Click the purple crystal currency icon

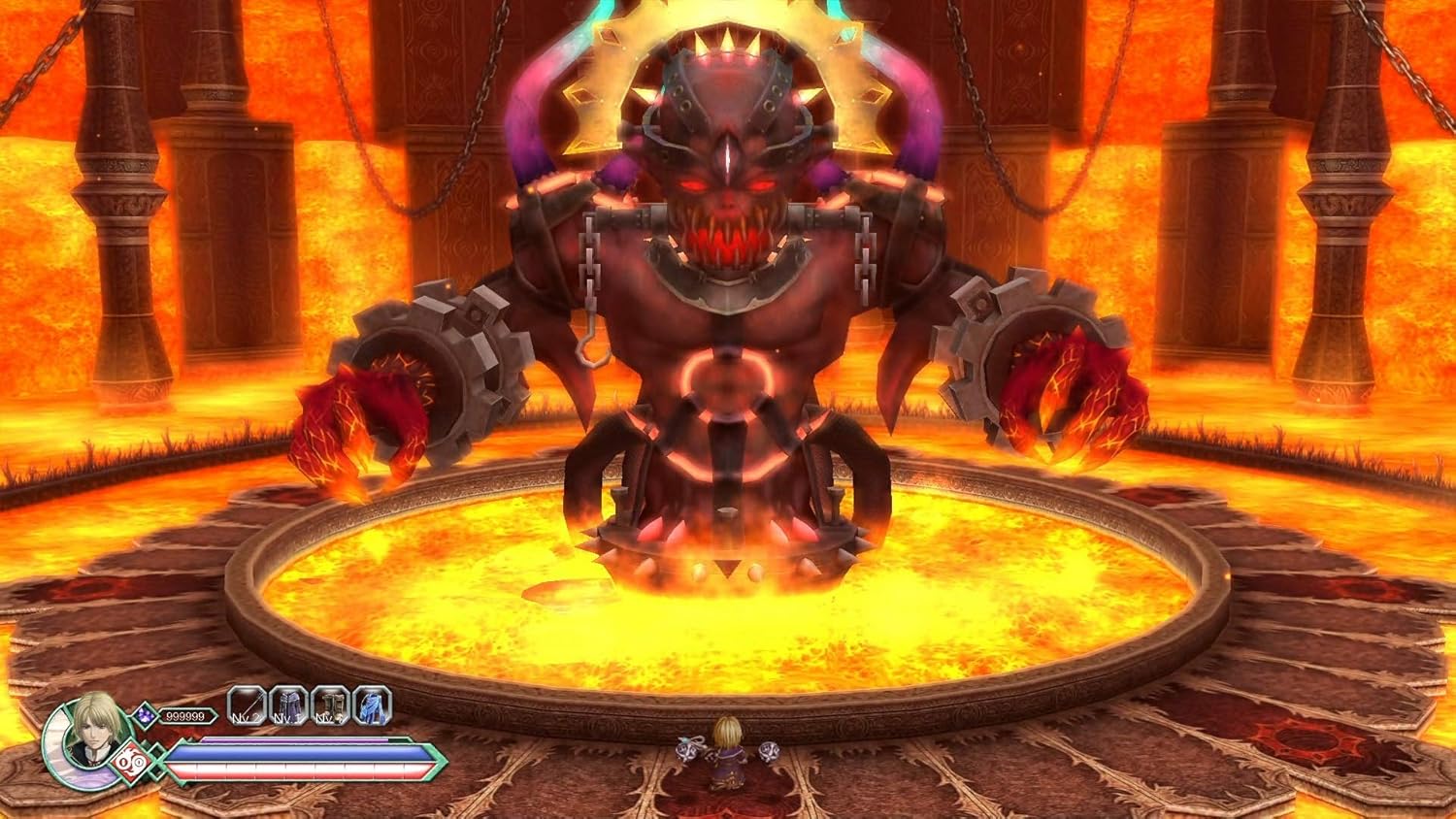pos(145,715)
